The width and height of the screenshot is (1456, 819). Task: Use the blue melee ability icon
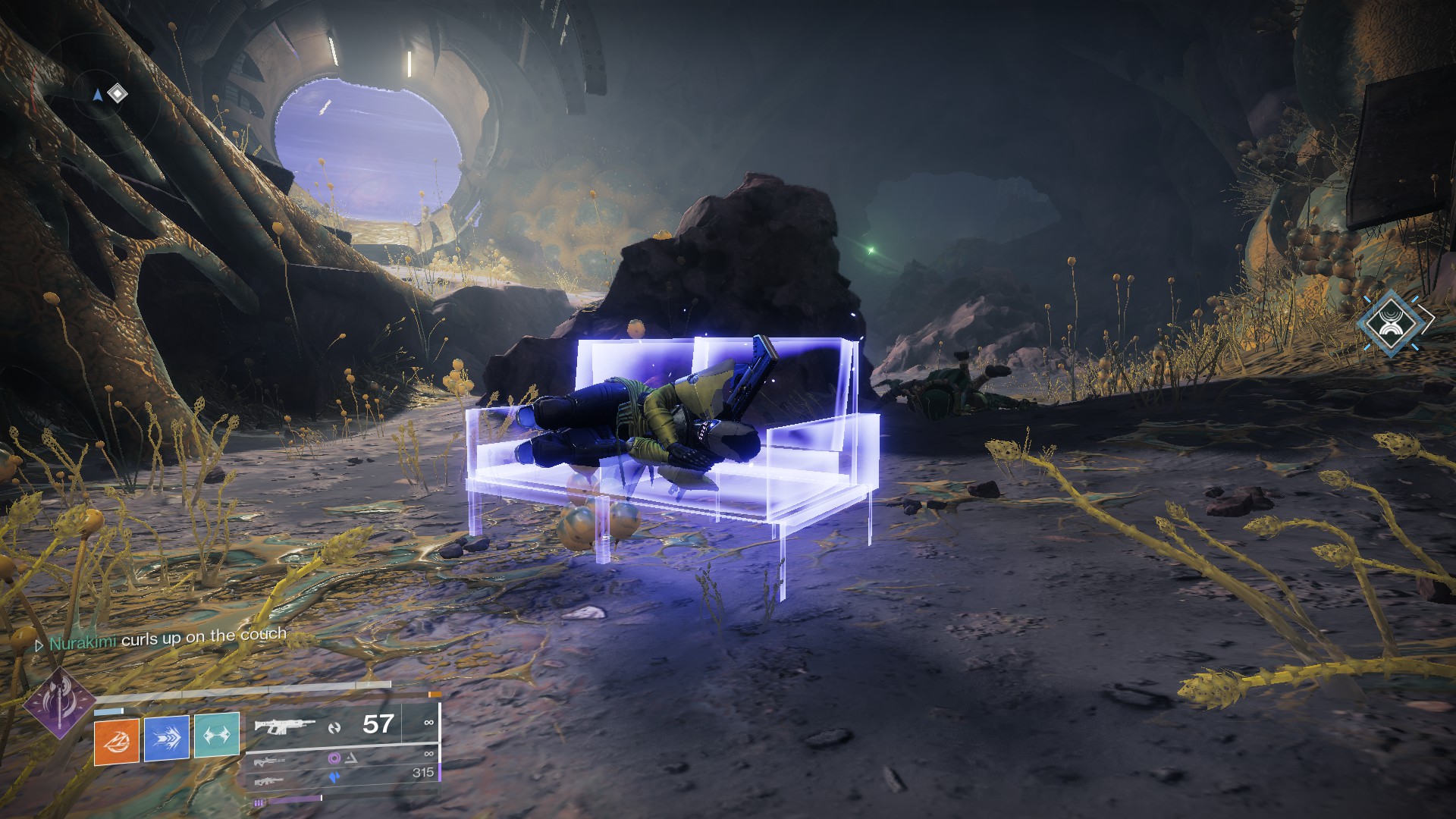point(167,738)
